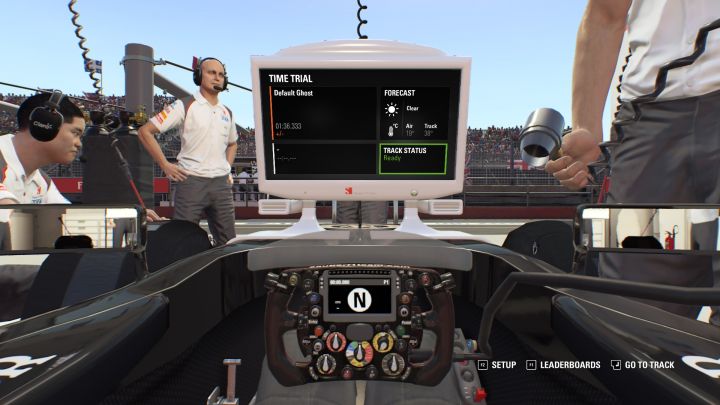Screen dimensions: 720x405
Task: Open the Forecast weather panel
Action: pos(412,113)
